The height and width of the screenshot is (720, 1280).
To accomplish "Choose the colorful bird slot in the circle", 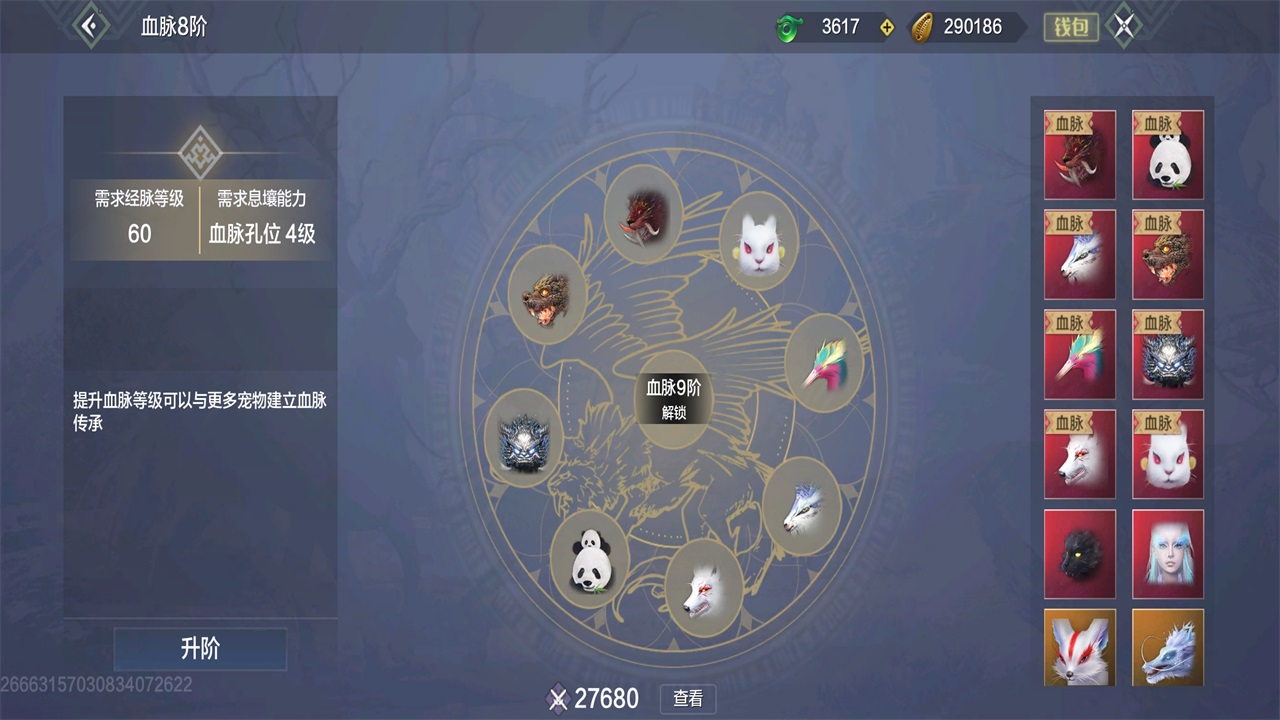I will point(824,363).
